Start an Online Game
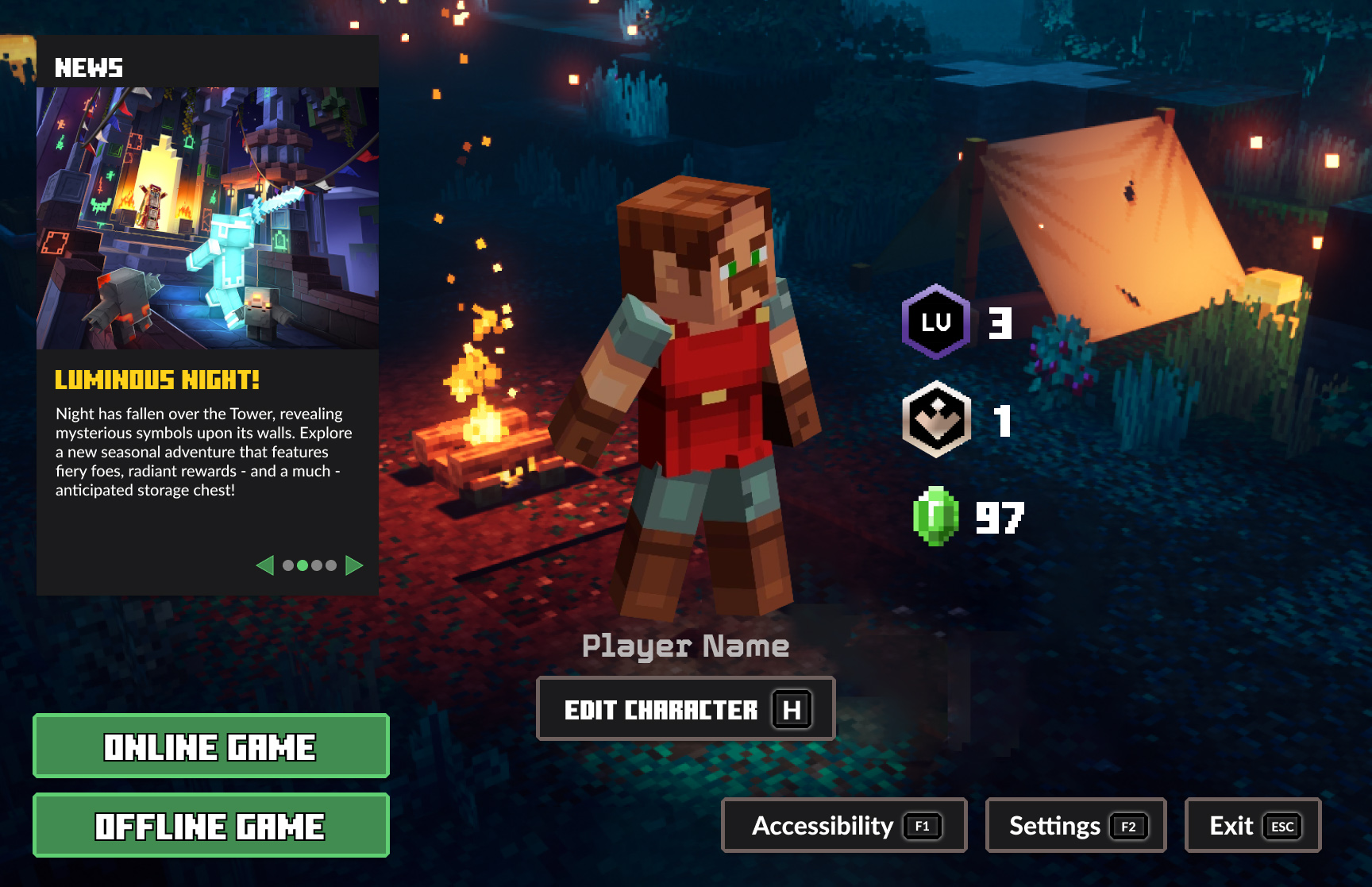 tap(210, 746)
